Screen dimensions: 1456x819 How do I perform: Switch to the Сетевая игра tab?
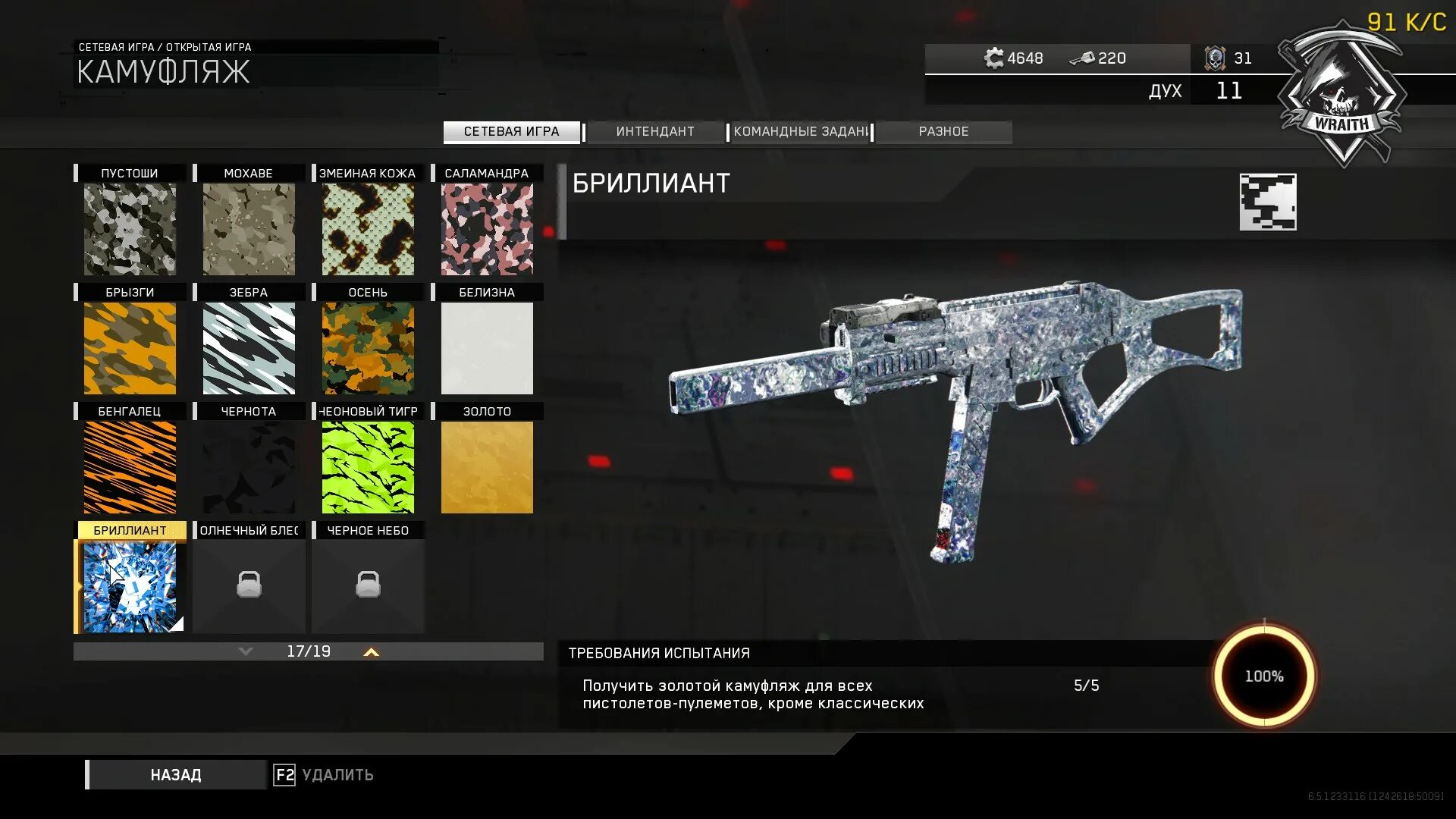[511, 132]
